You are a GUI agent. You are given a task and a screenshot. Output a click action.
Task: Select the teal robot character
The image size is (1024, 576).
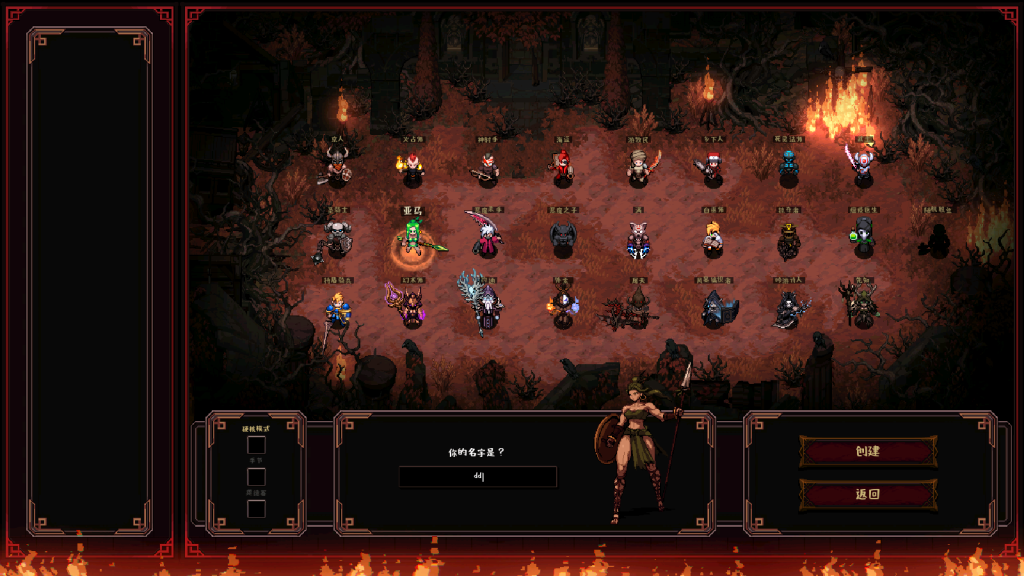[x=788, y=166]
